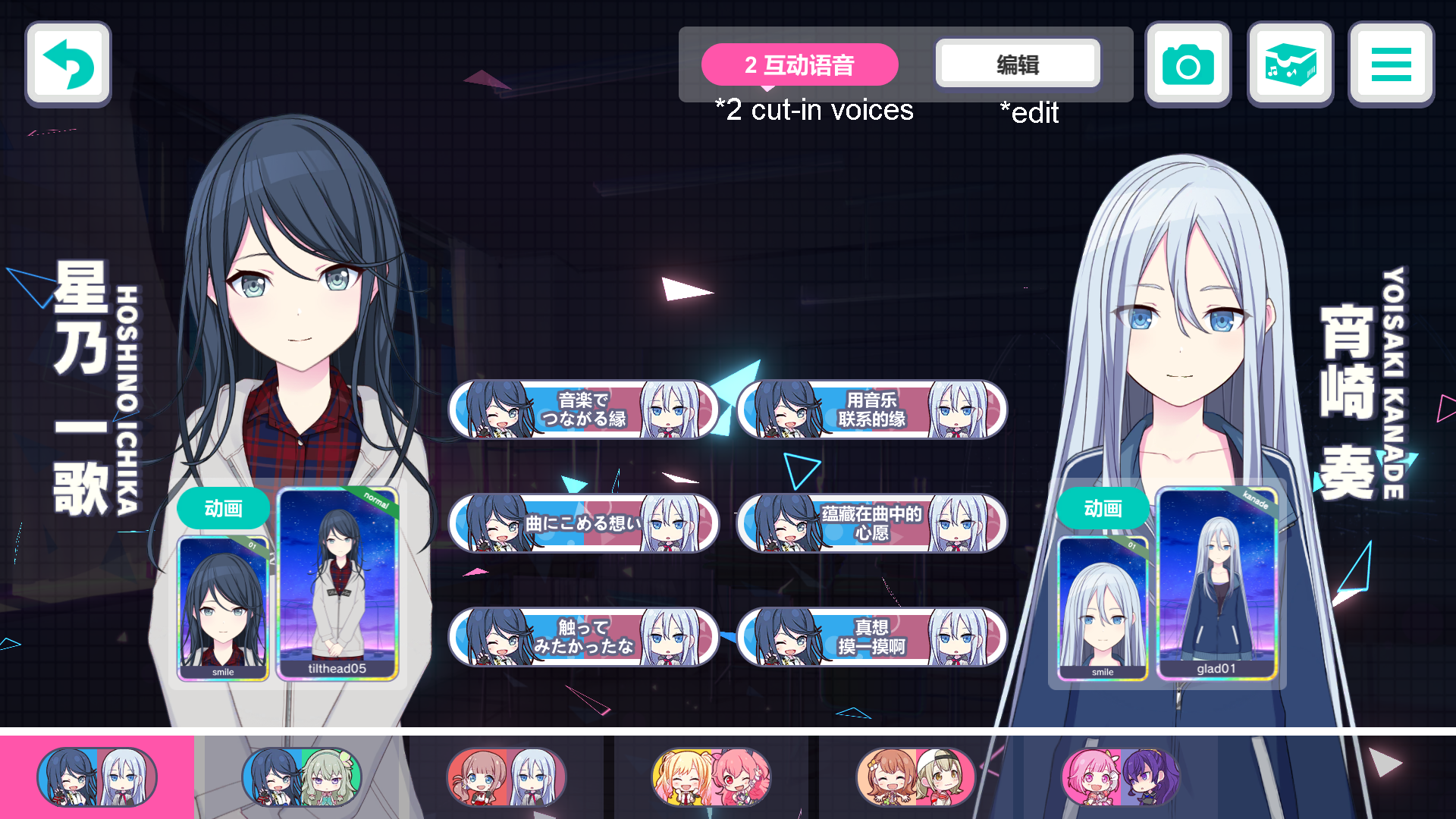Go back with the return arrow button

68,64
